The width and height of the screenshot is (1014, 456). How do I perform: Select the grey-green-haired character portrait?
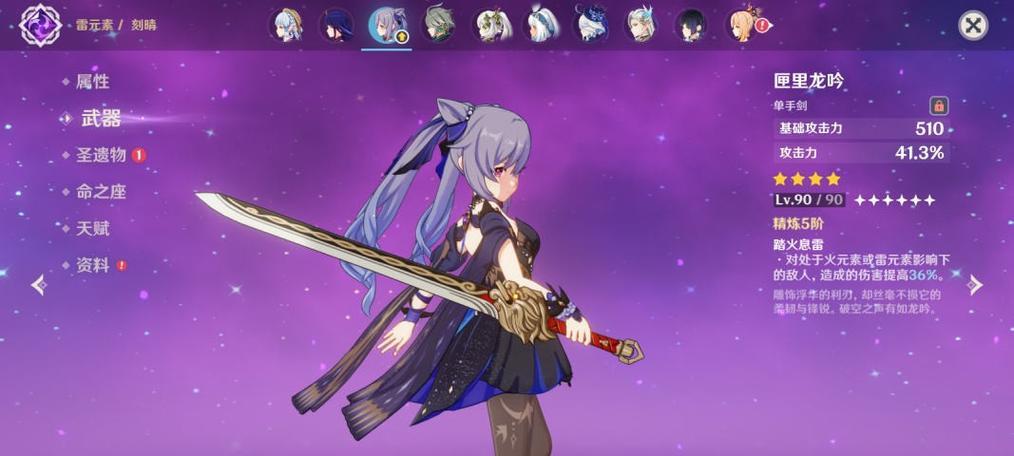tap(438, 24)
